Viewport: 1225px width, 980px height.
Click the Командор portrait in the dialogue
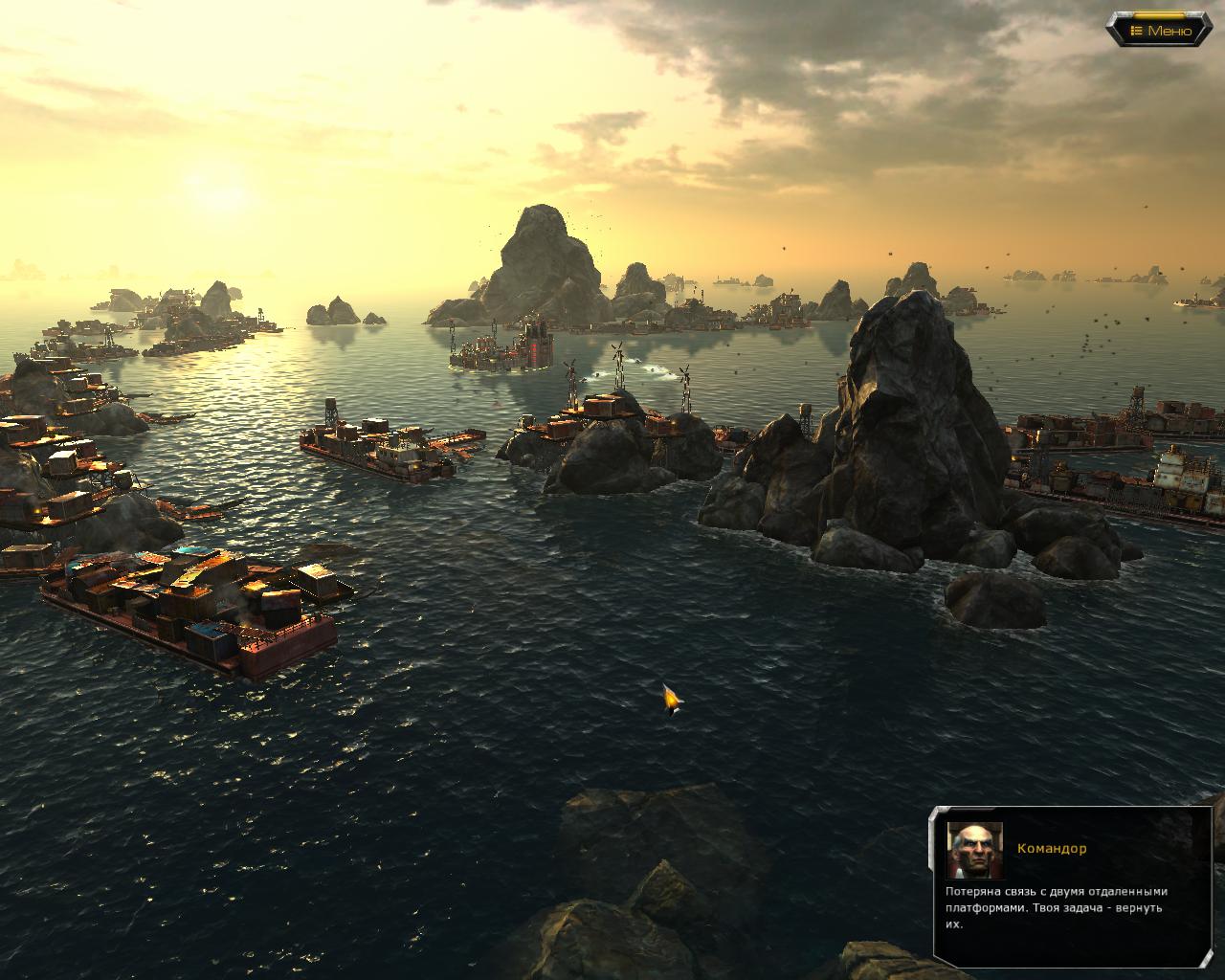pos(974,849)
